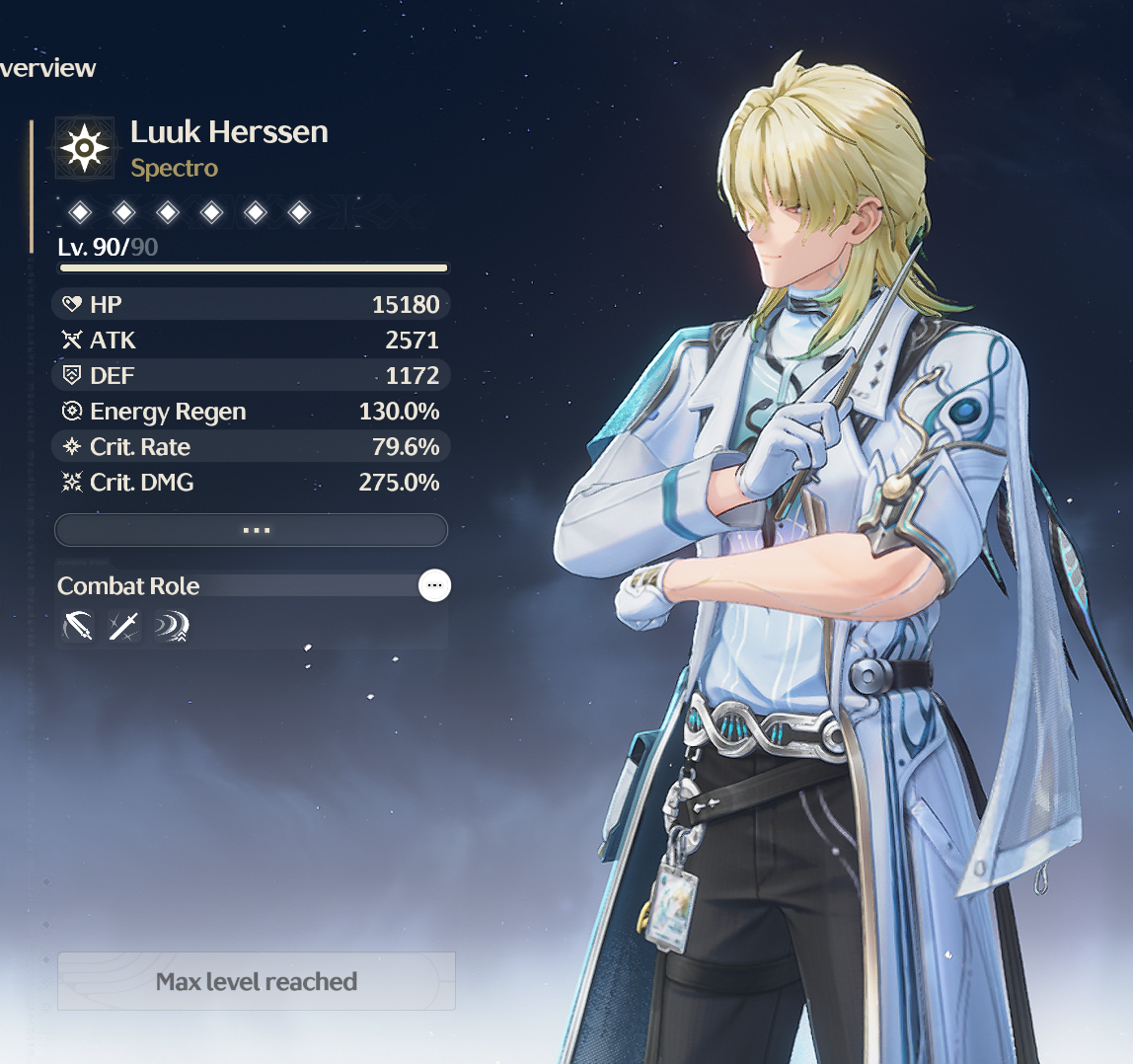This screenshot has height=1064, width=1133.
Task: Open Combat Role details round button
Action: coord(434,585)
